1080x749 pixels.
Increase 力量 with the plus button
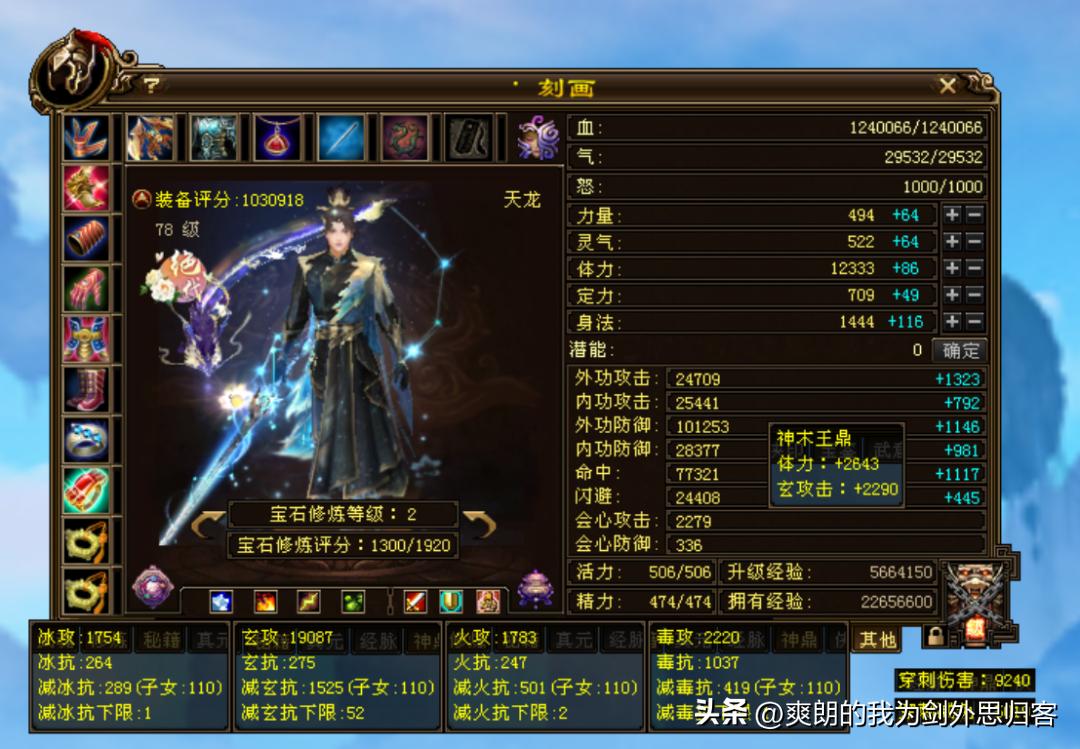point(952,215)
